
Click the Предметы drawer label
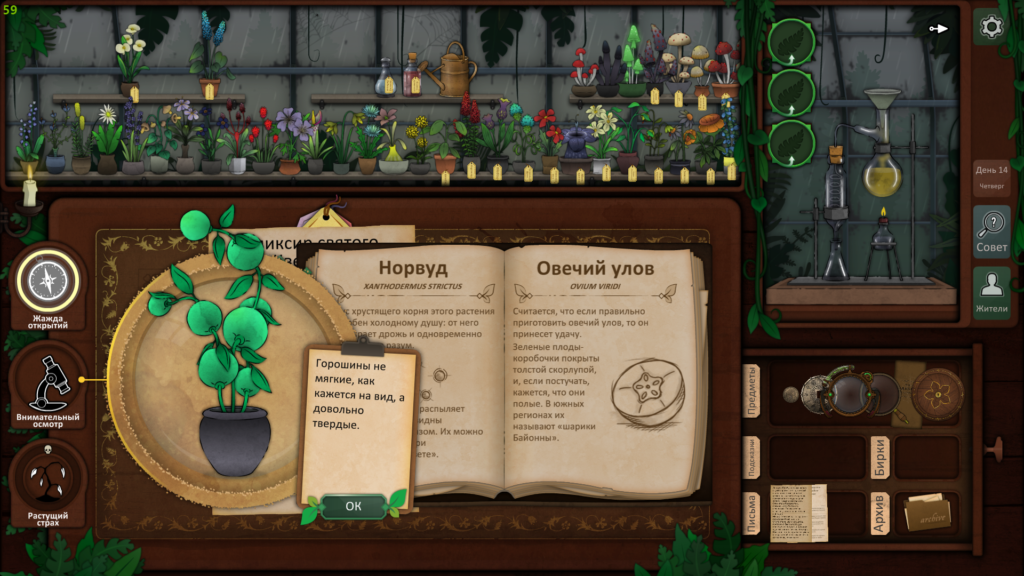(752, 392)
